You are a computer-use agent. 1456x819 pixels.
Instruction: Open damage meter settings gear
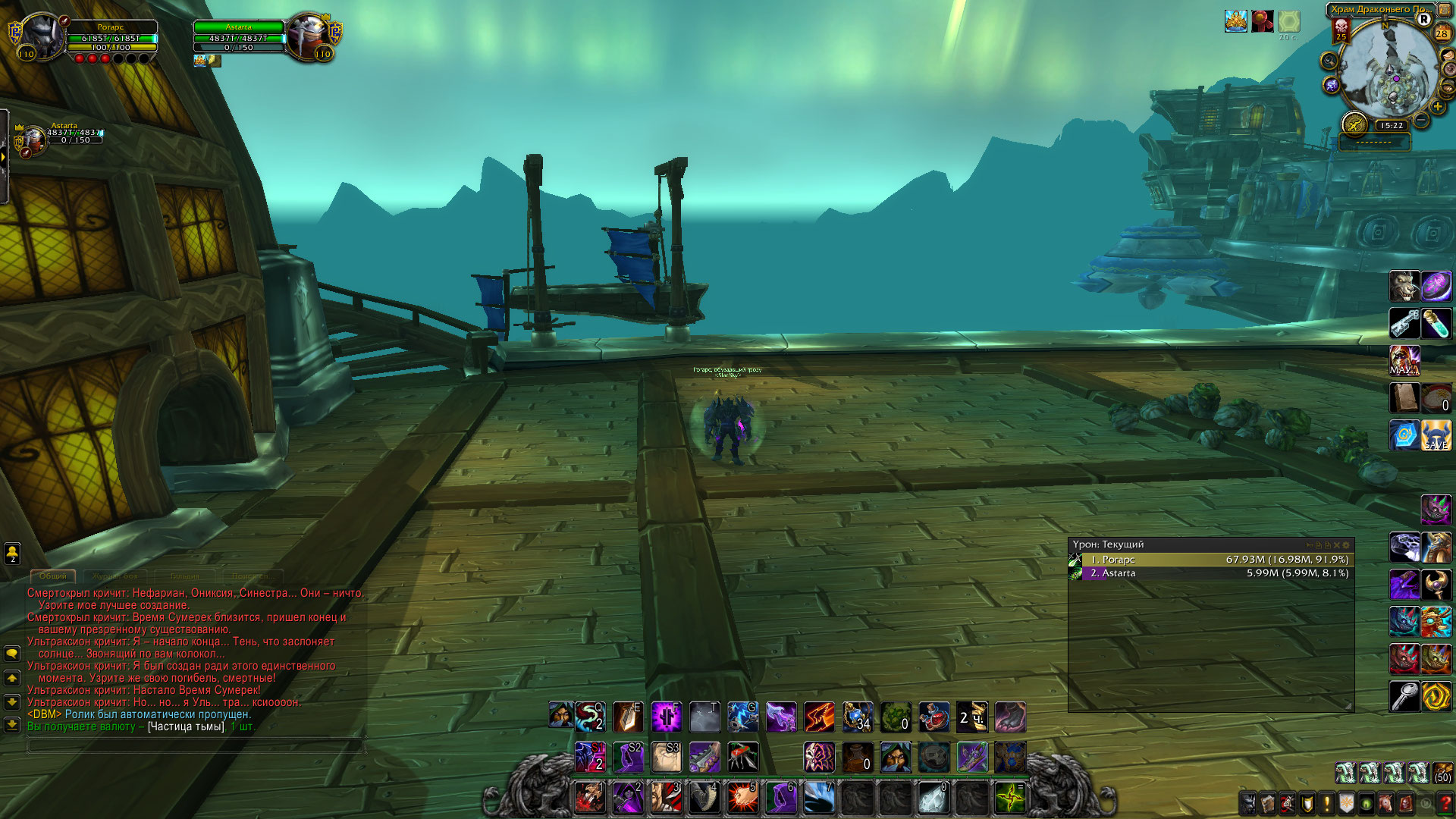pyautogui.click(x=1347, y=545)
